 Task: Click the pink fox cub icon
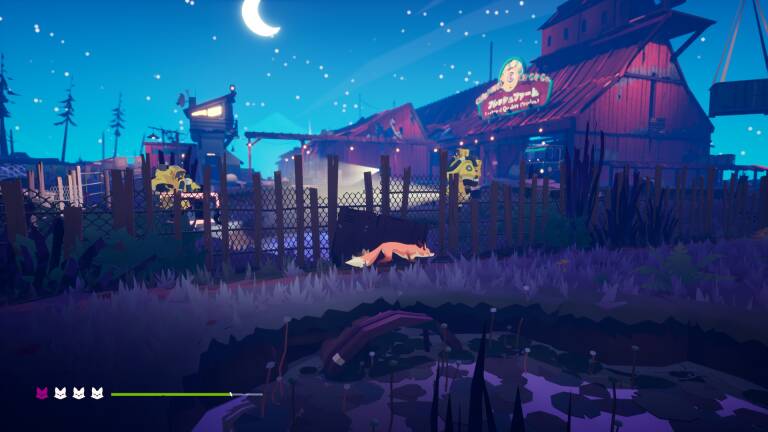pos(42,394)
